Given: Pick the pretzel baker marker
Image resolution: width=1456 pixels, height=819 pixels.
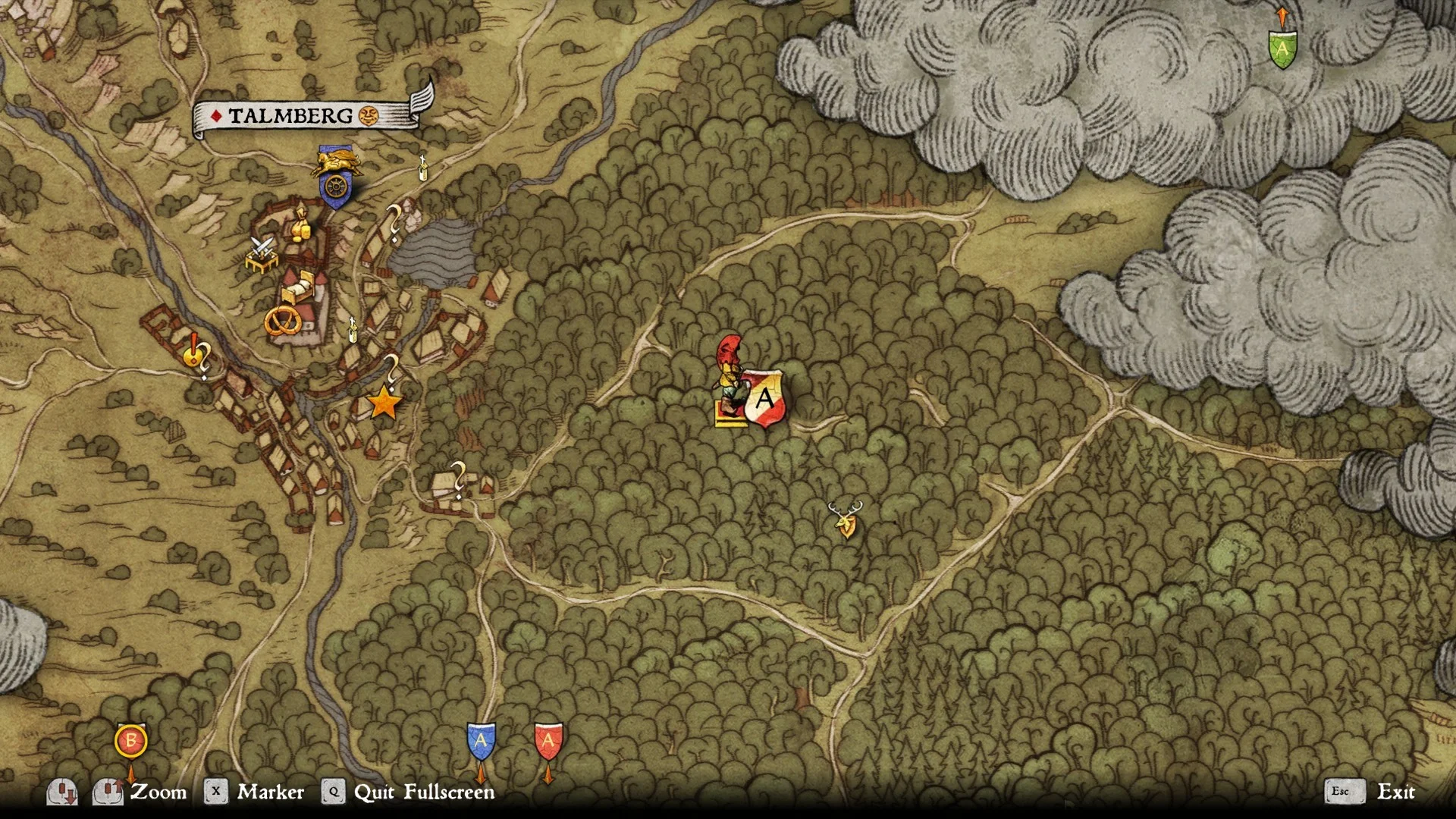Looking at the screenshot, I should [282, 322].
